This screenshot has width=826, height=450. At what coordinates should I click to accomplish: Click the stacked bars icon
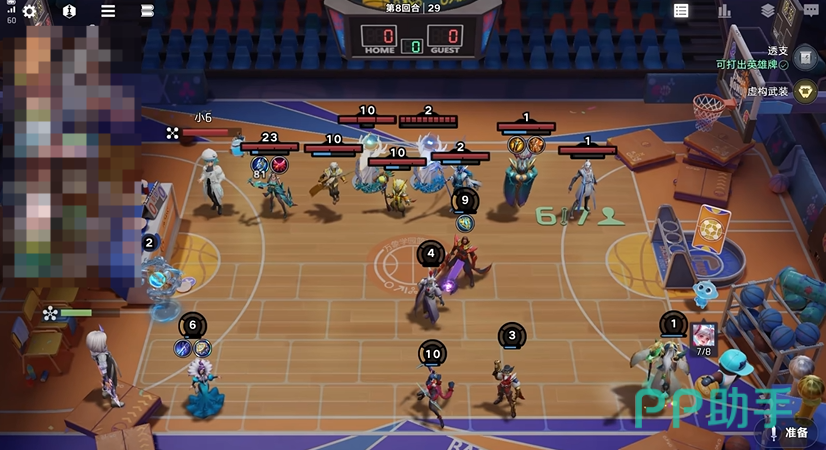148,11
